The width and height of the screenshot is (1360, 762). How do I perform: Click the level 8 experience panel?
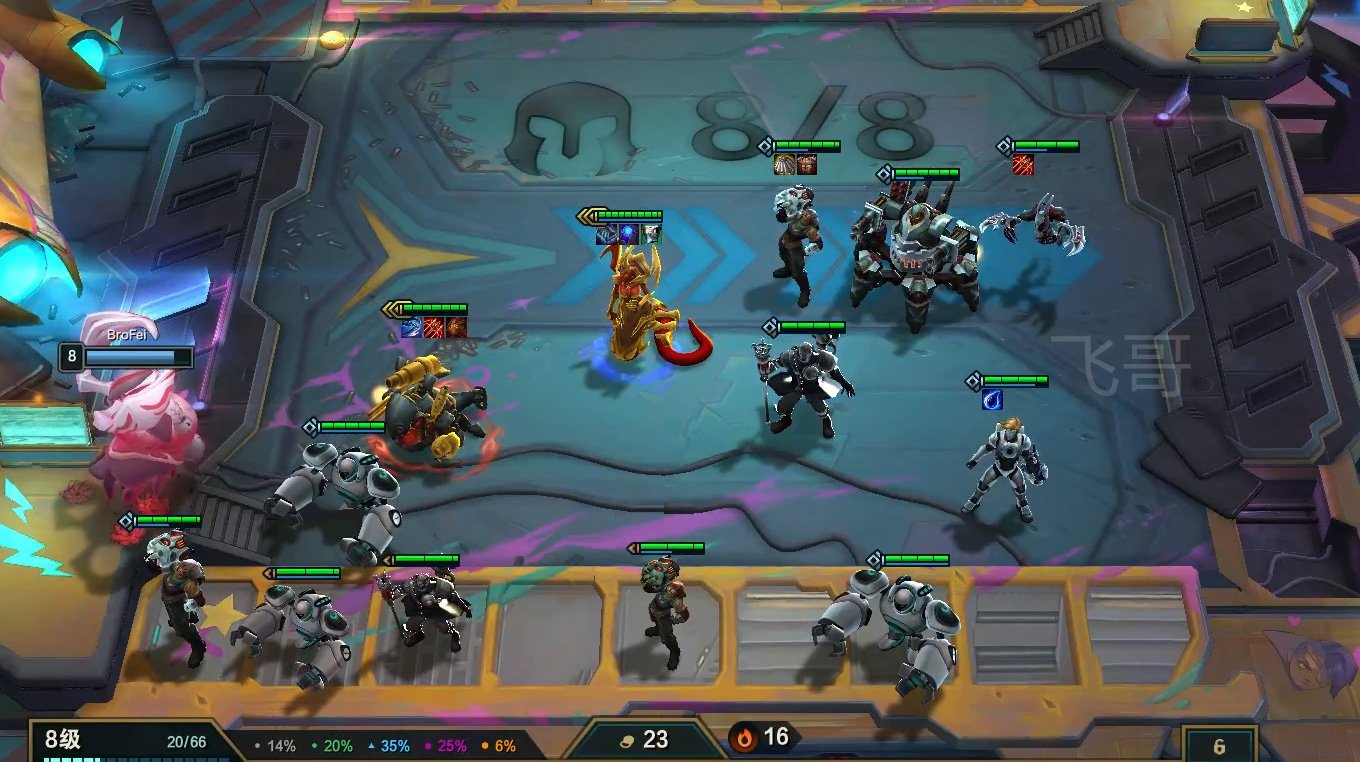click(x=126, y=742)
